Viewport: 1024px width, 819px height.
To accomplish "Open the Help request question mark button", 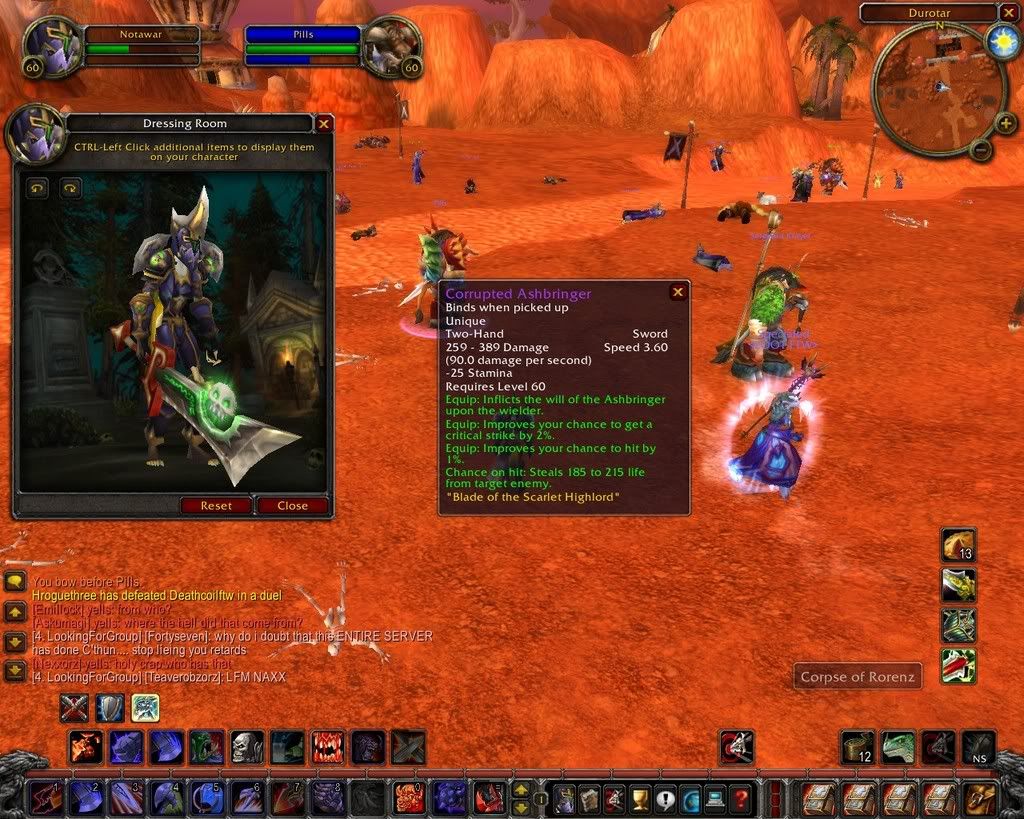I will [x=740, y=799].
